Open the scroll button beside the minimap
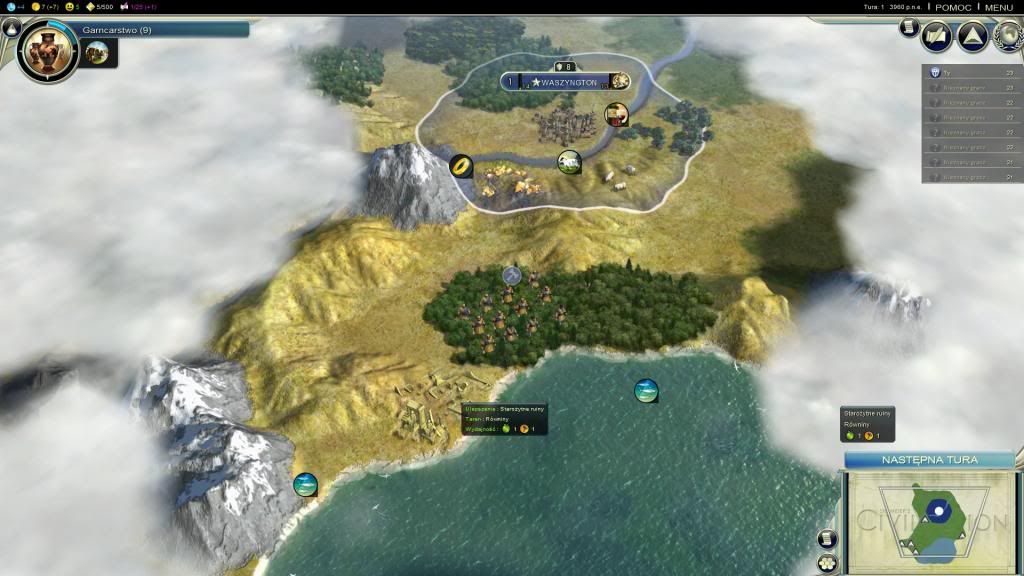Image resolution: width=1024 pixels, height=576 pixels. click(x=827, y=539)
